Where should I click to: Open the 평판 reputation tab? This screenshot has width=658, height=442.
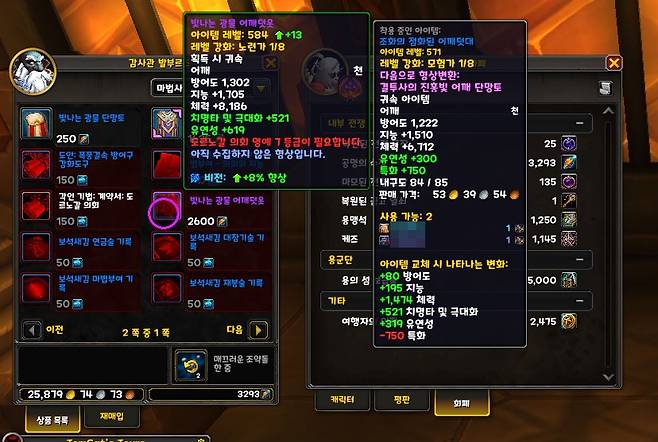point(404,400)
